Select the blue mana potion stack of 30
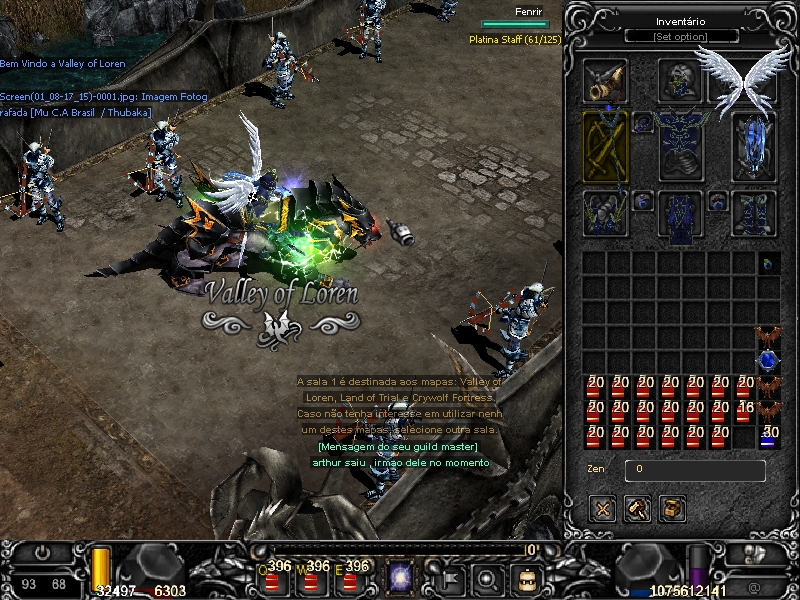This screenshot has width=800, height=600. coord(769,436)
